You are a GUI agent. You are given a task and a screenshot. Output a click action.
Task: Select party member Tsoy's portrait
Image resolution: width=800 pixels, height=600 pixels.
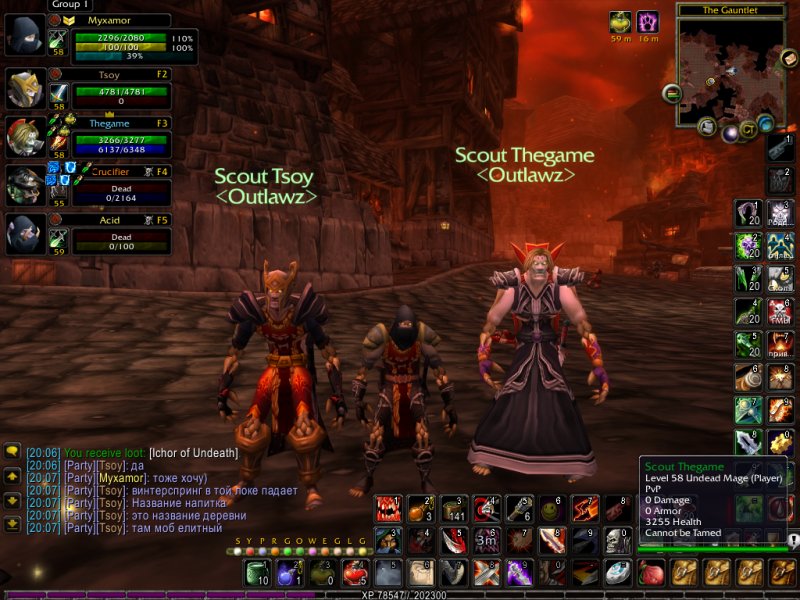pyautogui.click(x=25, y=90)
